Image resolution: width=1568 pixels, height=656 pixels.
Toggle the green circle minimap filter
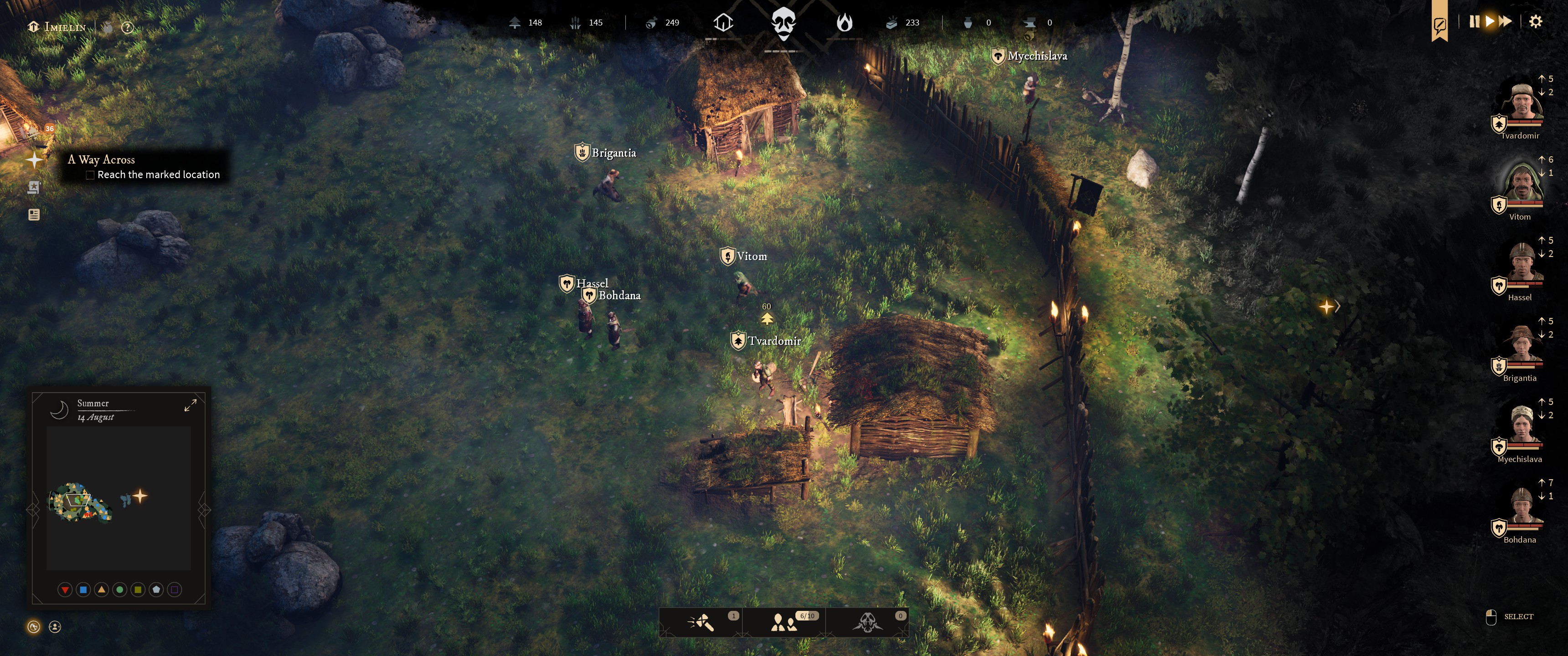(x=120, y=589)
